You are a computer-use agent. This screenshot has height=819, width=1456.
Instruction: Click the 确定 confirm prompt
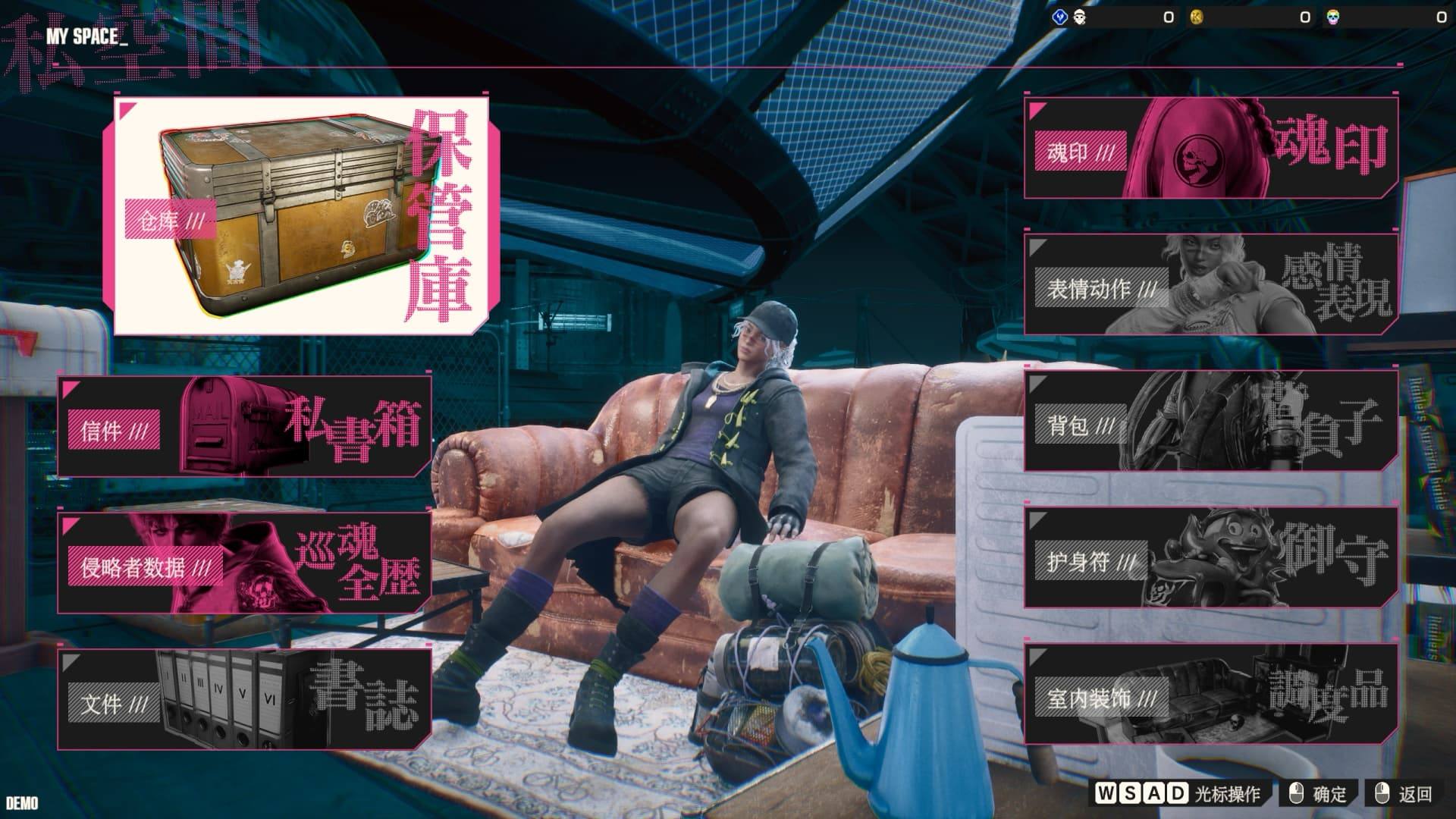click(x=1319, y=794)
